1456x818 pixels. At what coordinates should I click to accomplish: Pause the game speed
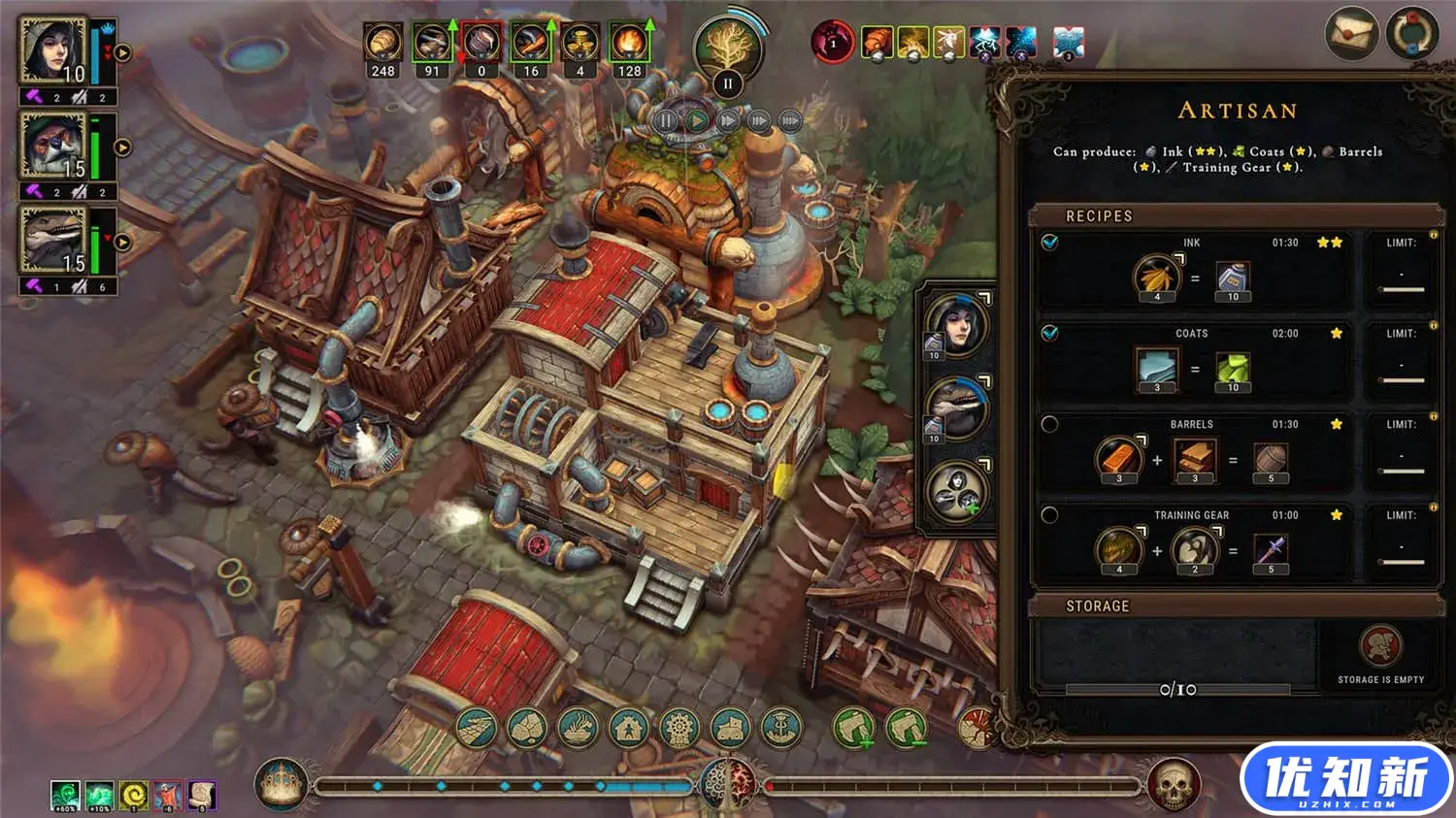pos(666,121)
